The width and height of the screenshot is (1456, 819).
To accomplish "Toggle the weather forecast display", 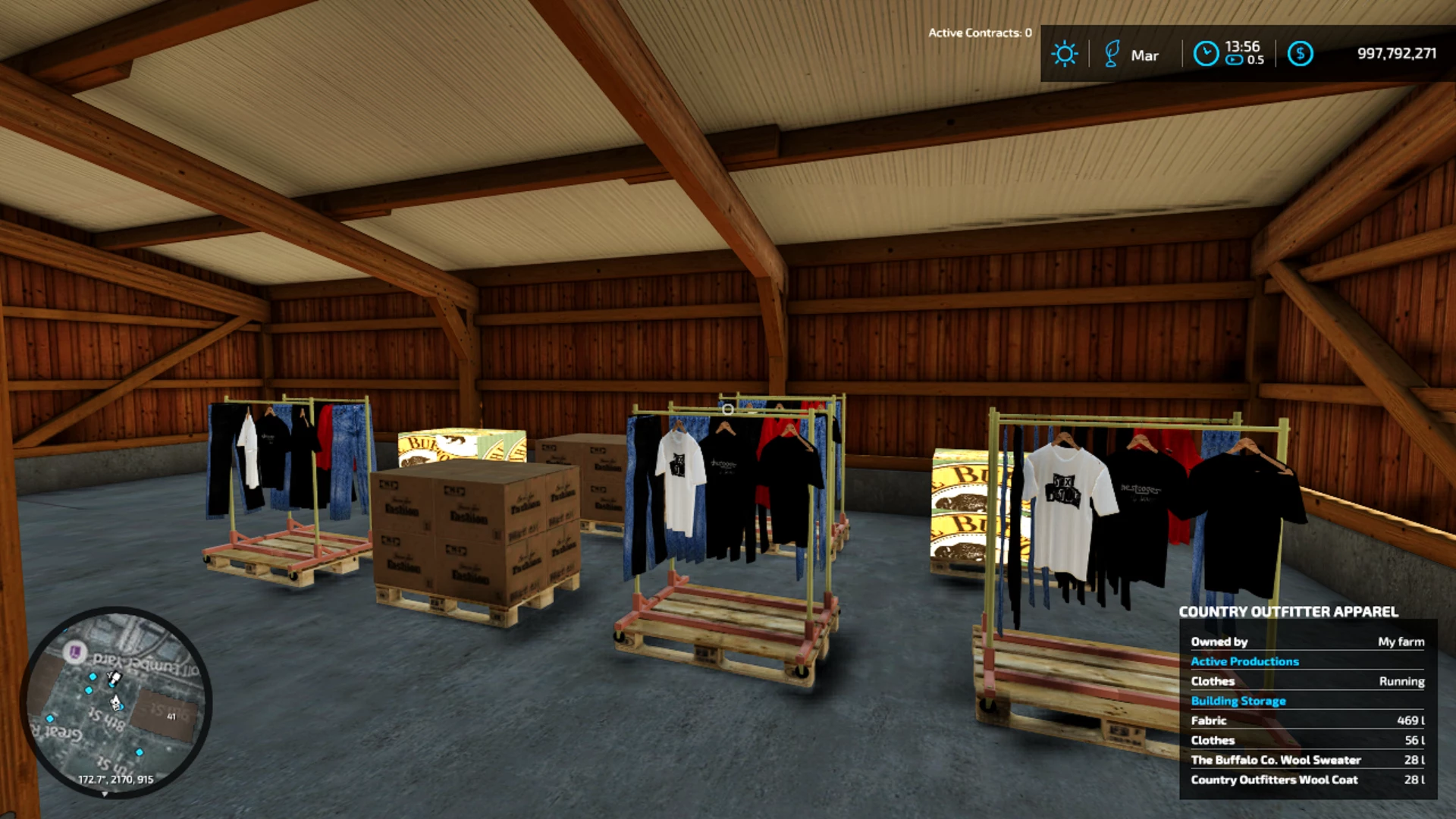I will point(1065,54).
